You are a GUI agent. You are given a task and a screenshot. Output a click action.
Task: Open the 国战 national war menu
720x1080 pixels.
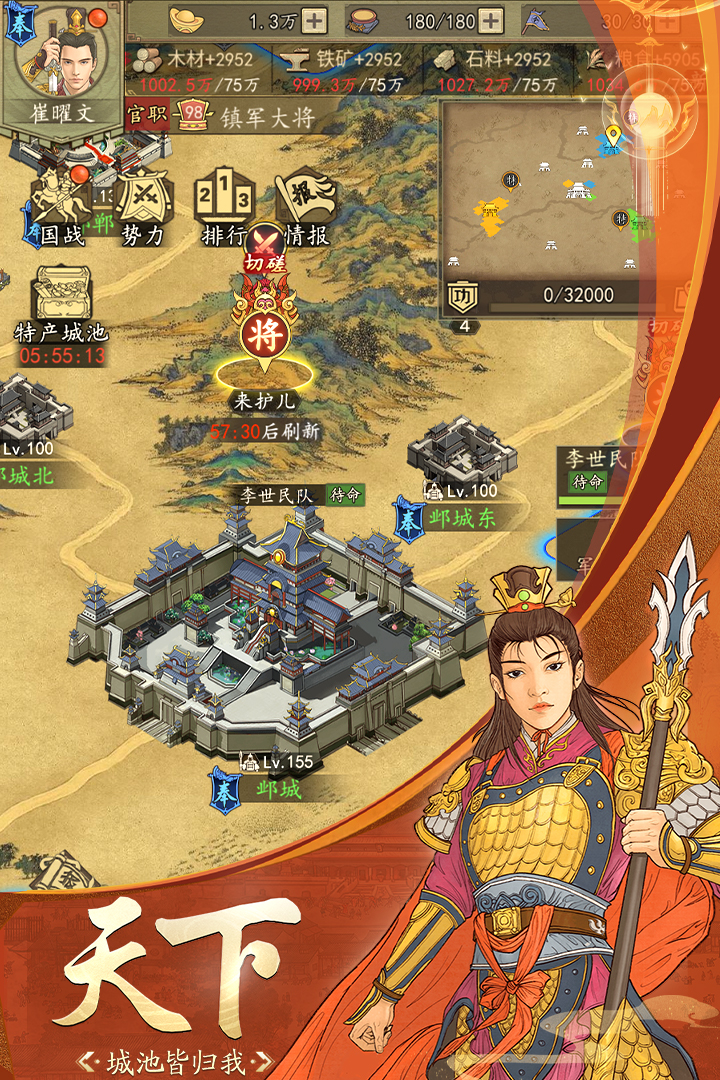click(58, 208)
